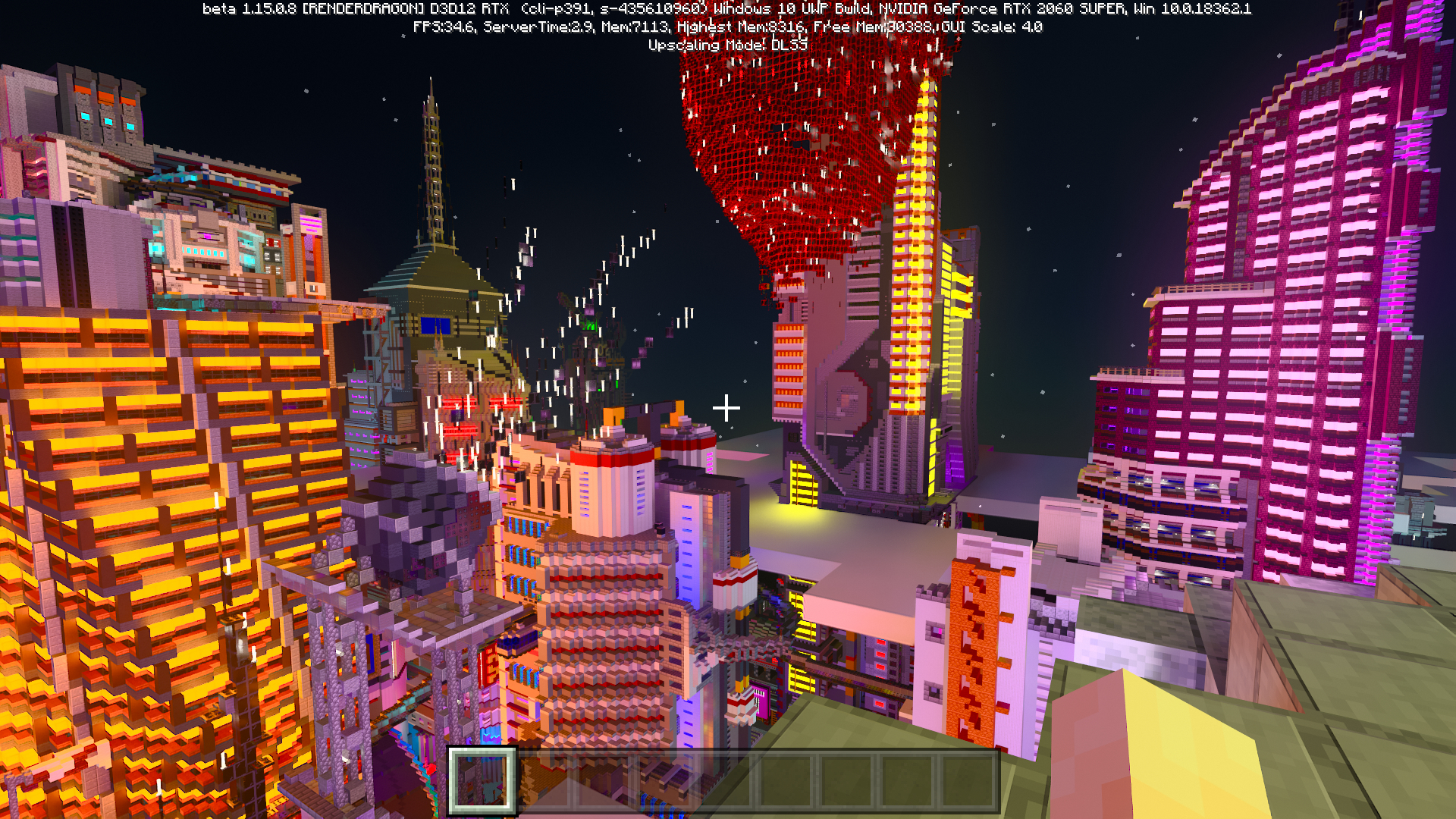
Task: Click the crosshair at screen center
Action: click(x=727, y=407)
